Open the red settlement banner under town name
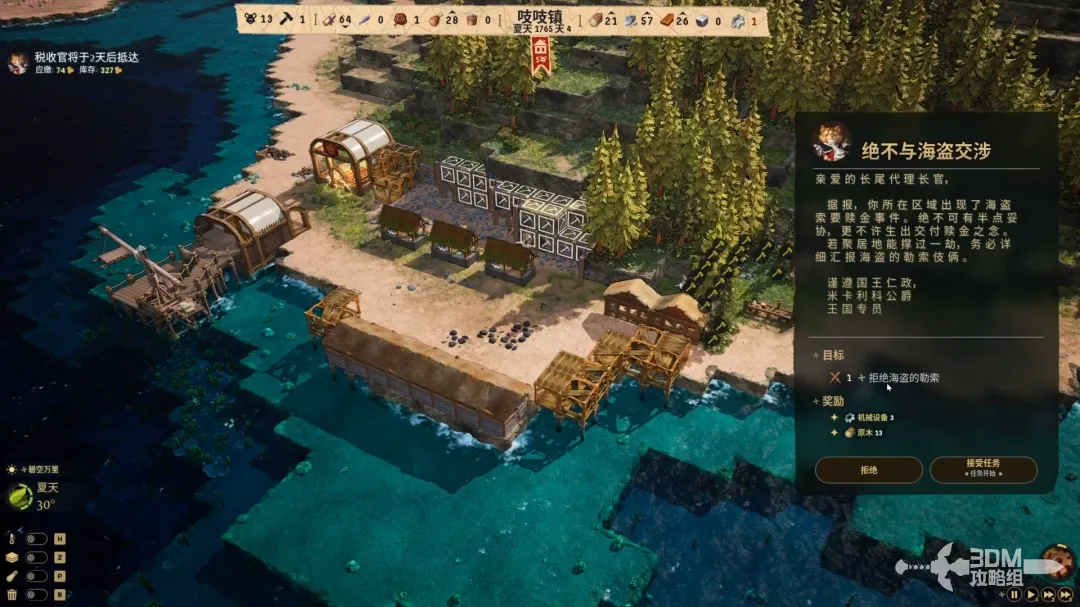The image size is (1080, 607). pos(542,54)
